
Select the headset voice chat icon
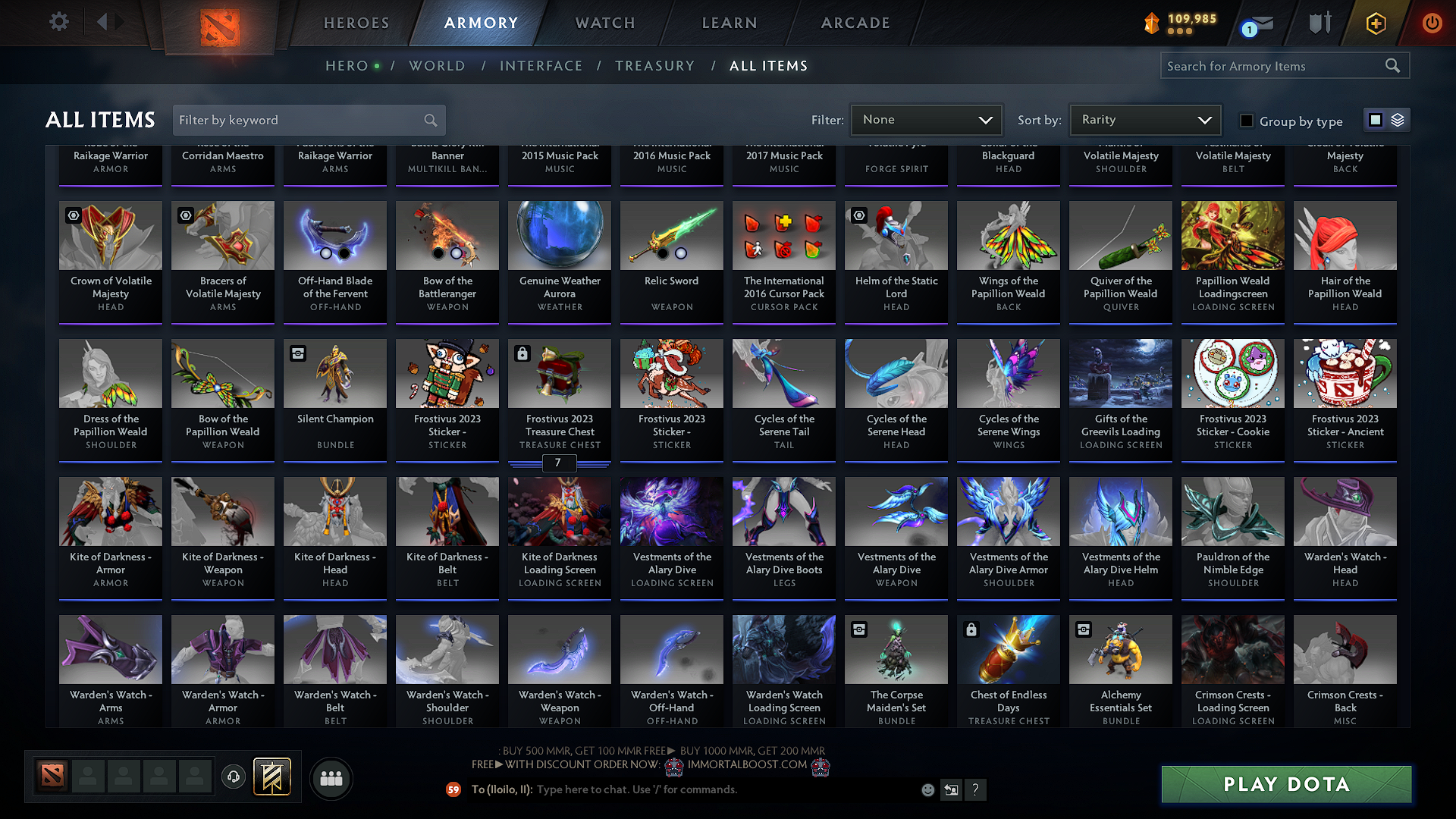(x=233, y=777)
